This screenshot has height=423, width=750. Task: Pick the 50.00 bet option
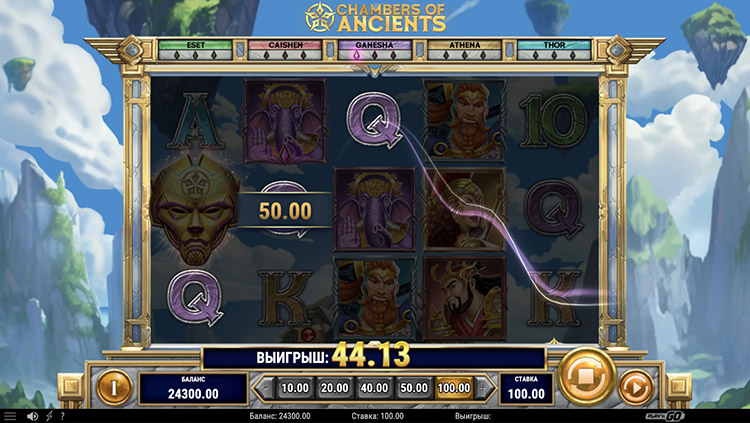click(x=412, y=387)
